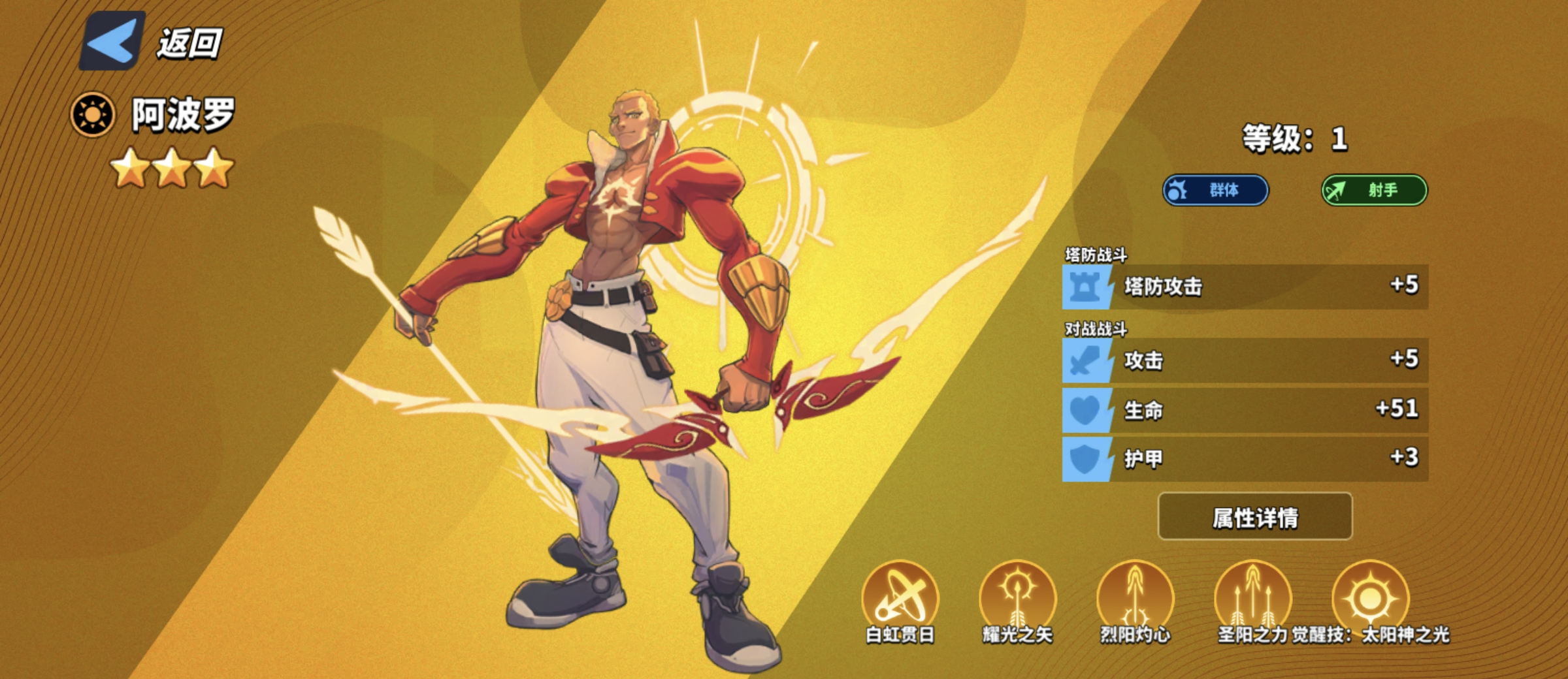Image resolution: width=1568 pixels, height=679 pixels.
Task: Open the 属性详情 attribute details
Action: click(x=1254, y=517)
